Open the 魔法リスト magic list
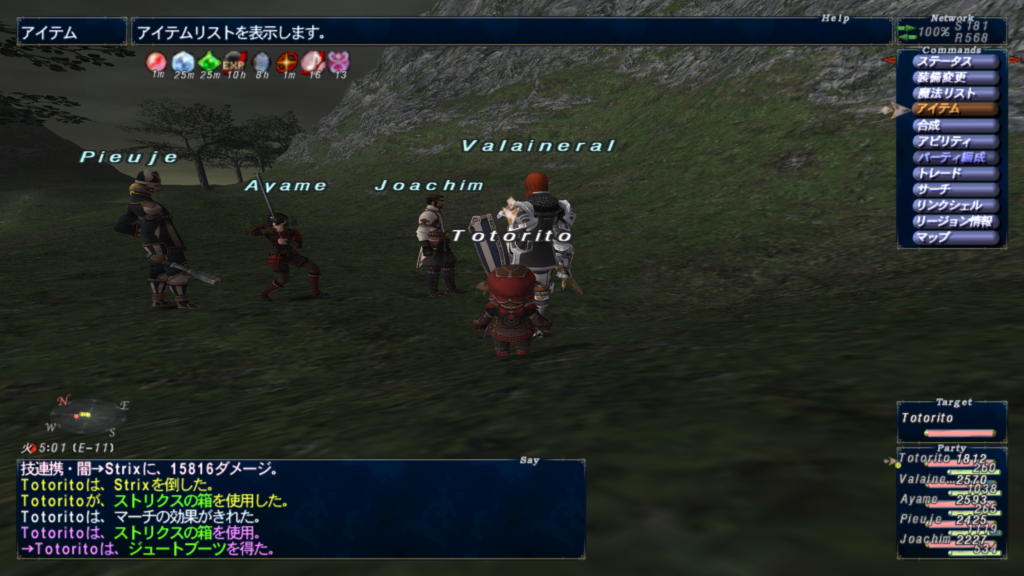This screenshot has width=1024, height=576. tap(954, 93)
